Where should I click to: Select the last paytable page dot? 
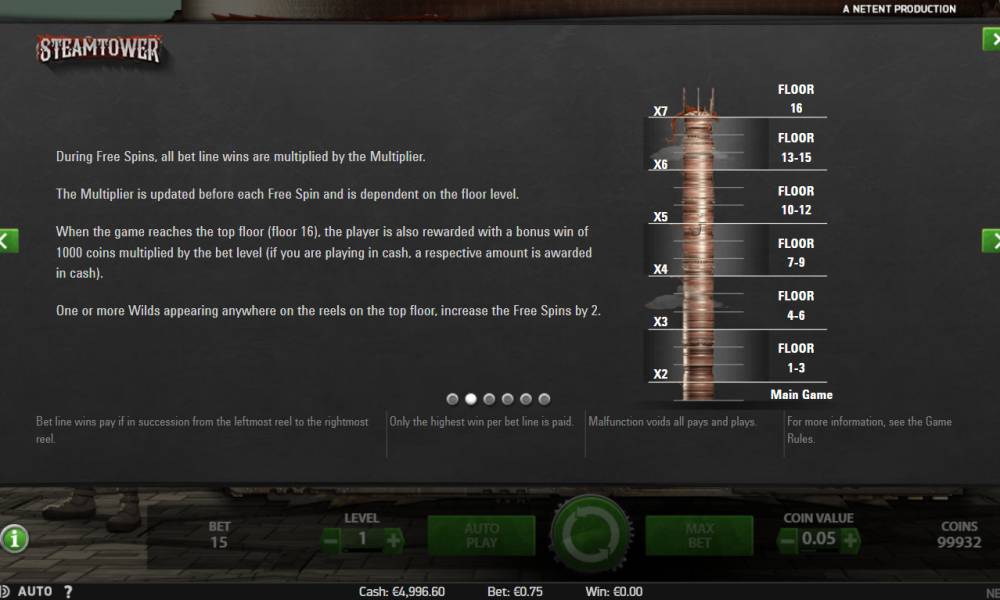pos(544,399)
